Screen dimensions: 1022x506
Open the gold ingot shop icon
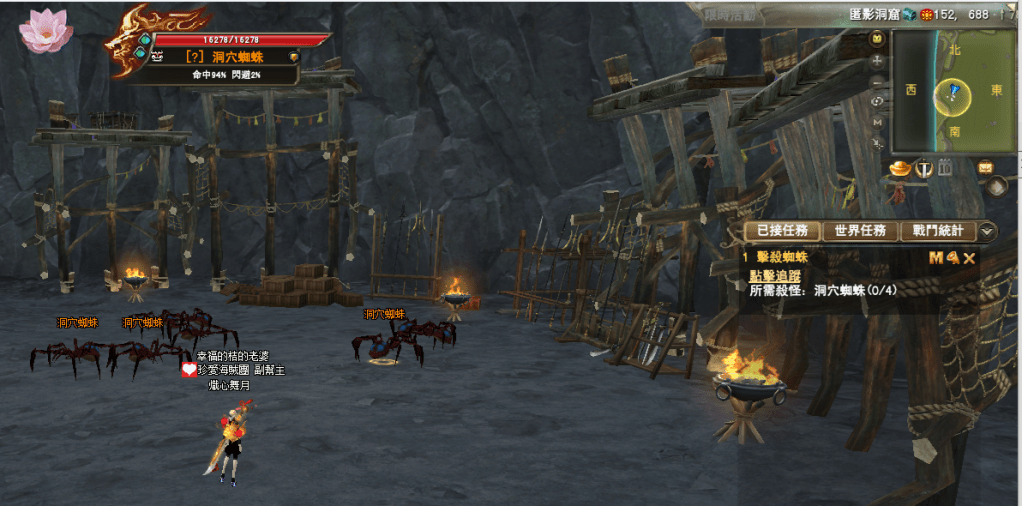[x=899, y=168]
